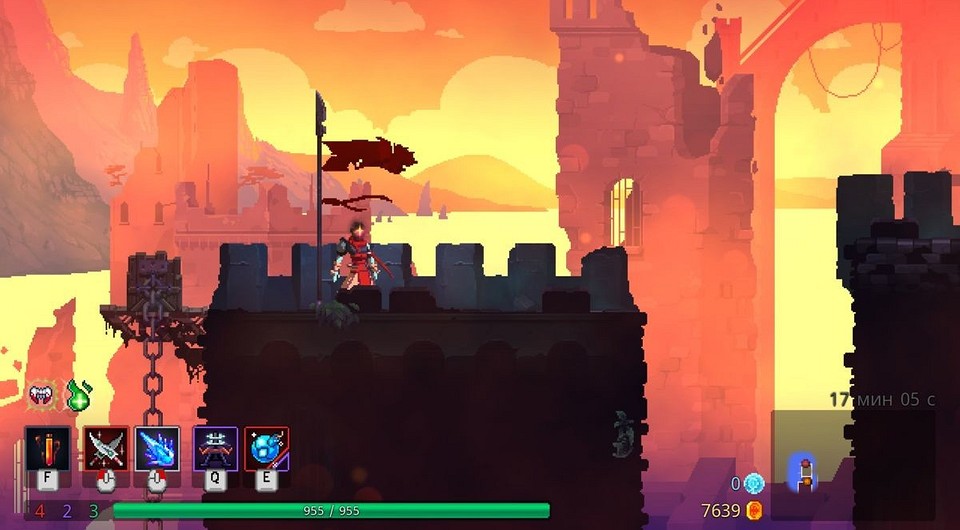Click the gold coin currency icon
The height and width of the screenshot is (530, 960).
tap(755, 511)
